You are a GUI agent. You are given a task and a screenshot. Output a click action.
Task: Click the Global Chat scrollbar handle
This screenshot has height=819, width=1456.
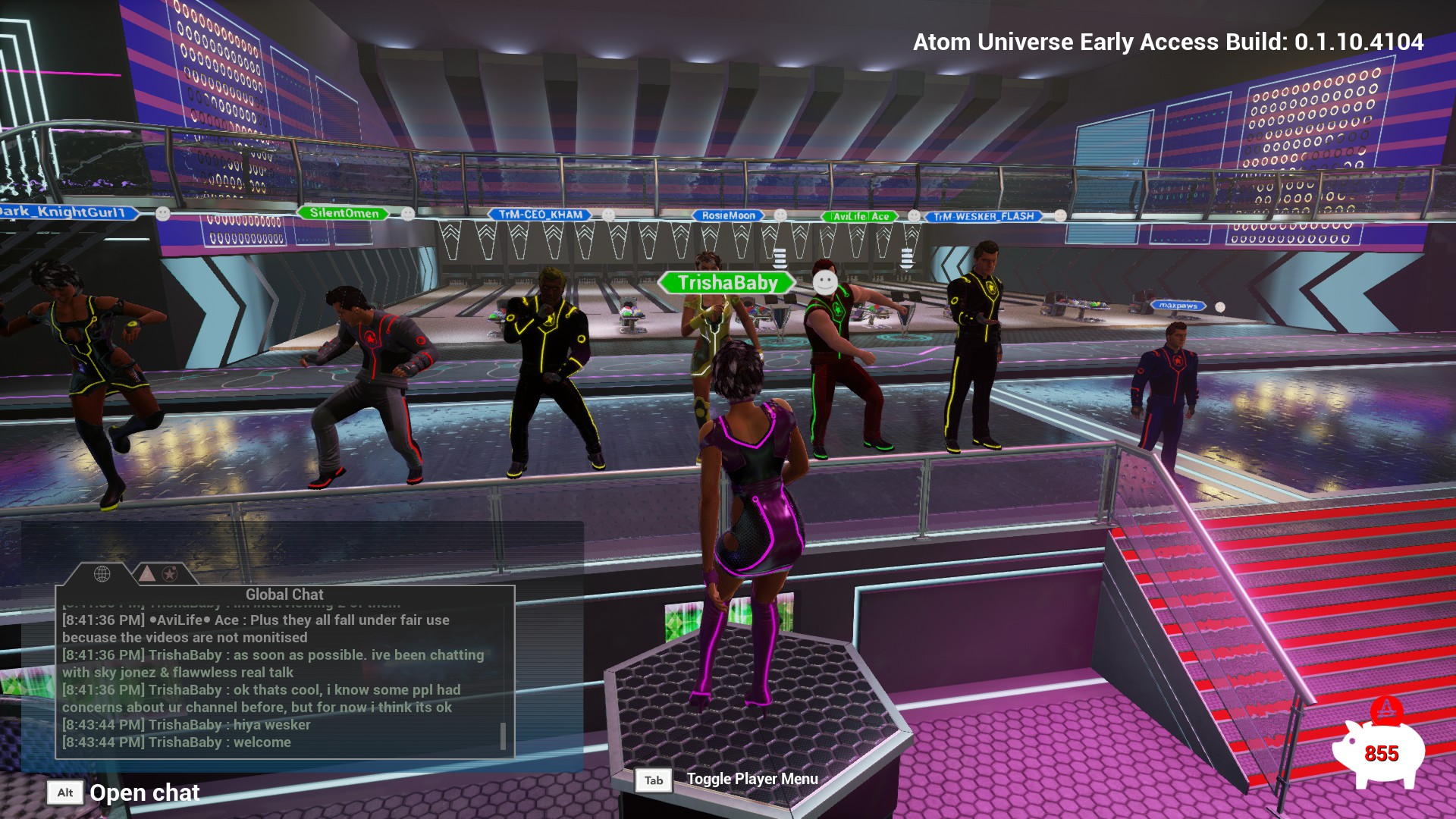503,736
